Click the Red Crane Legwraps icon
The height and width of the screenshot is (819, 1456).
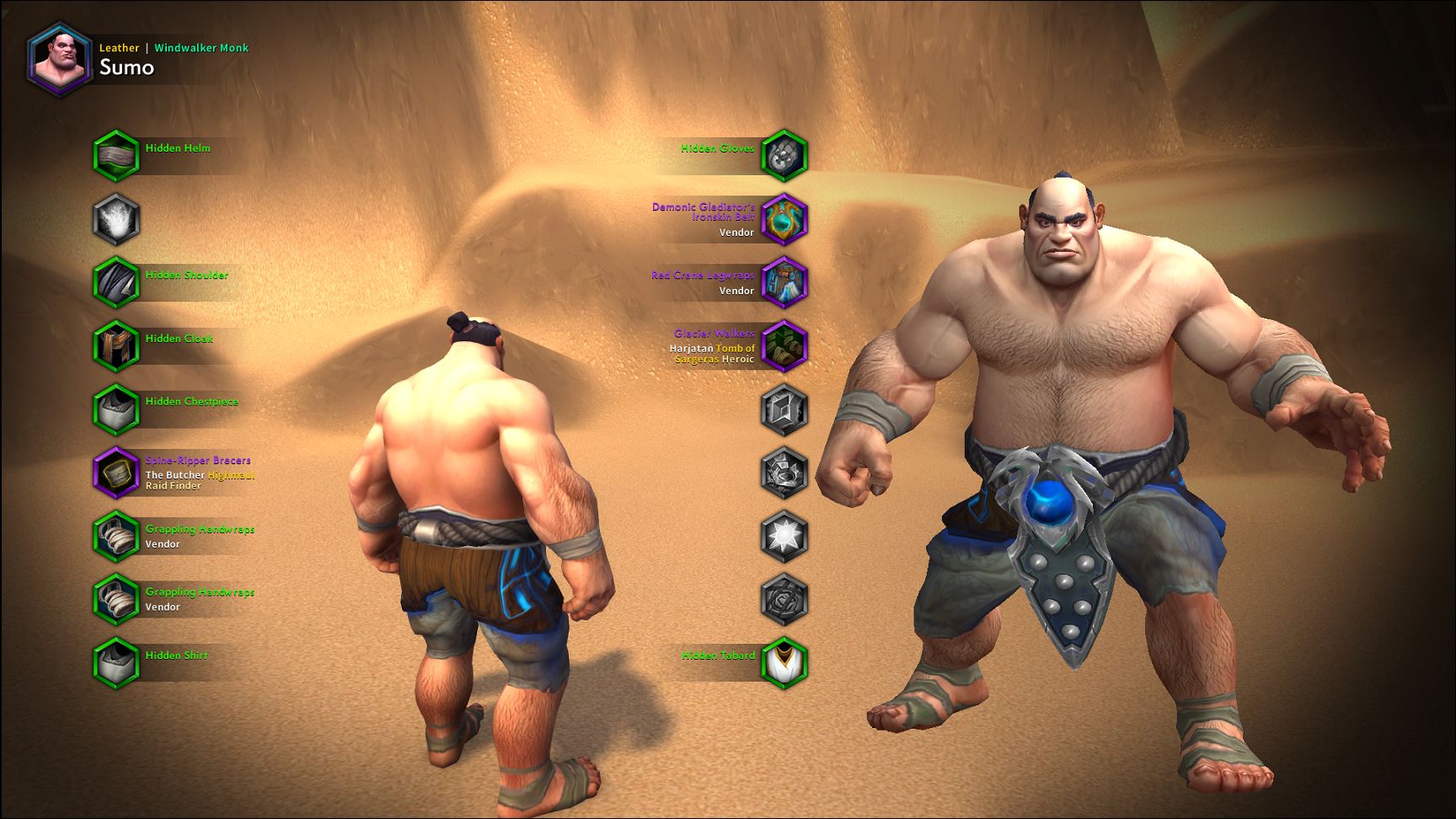coord(784,284)
